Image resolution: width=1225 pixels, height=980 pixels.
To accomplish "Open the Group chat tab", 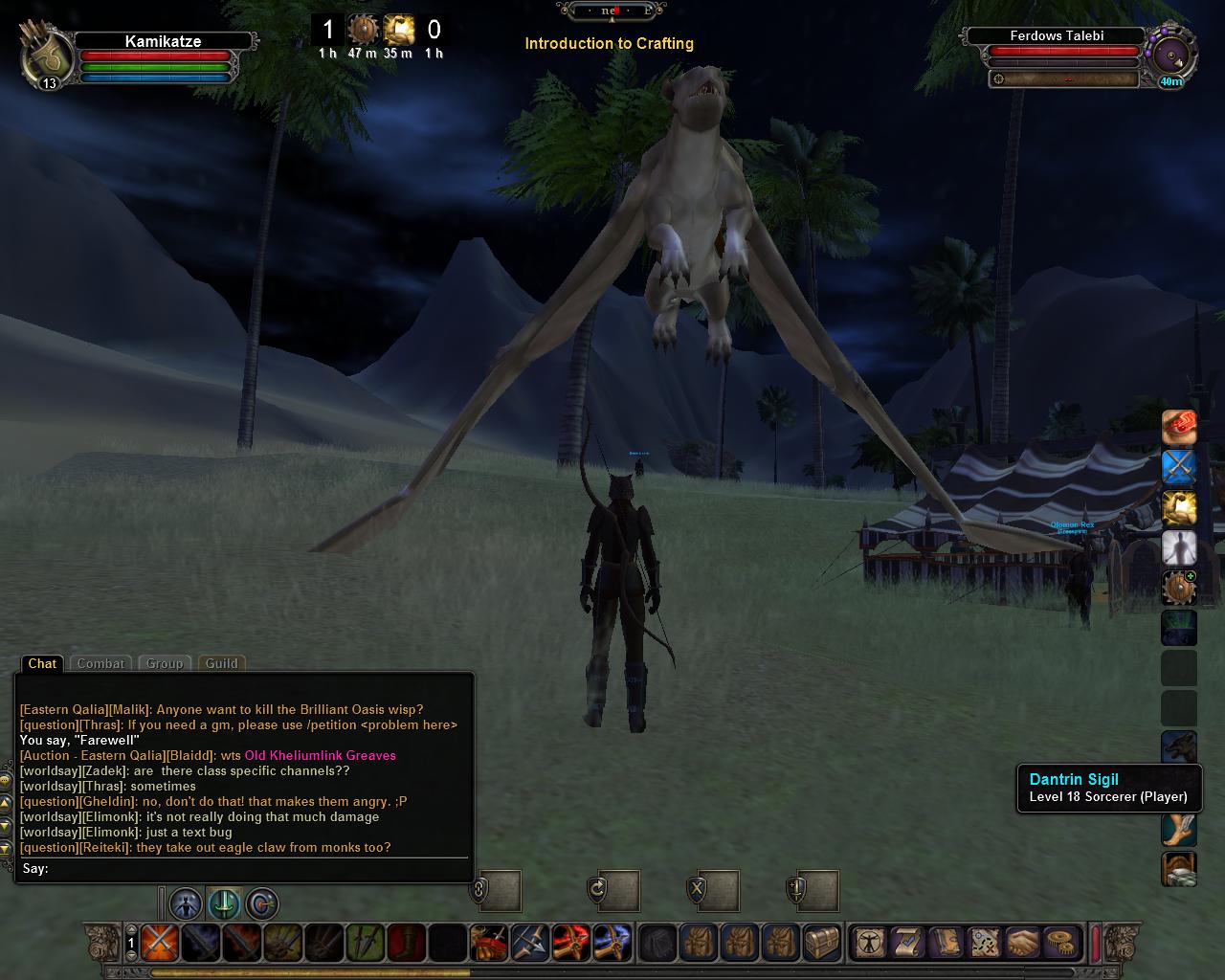I will click(x=164, y=663).
